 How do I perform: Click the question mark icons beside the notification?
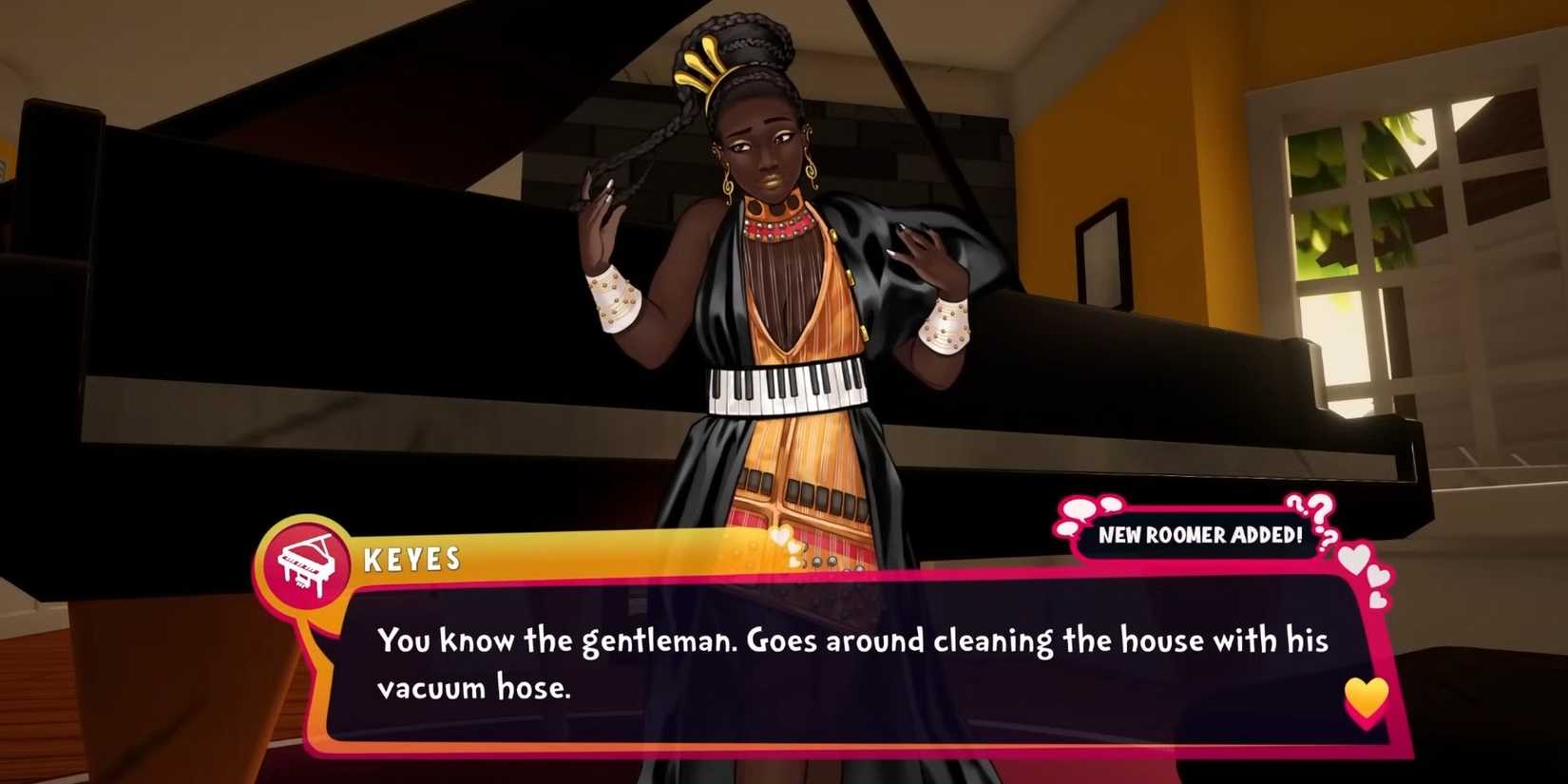pos(1314,518)
